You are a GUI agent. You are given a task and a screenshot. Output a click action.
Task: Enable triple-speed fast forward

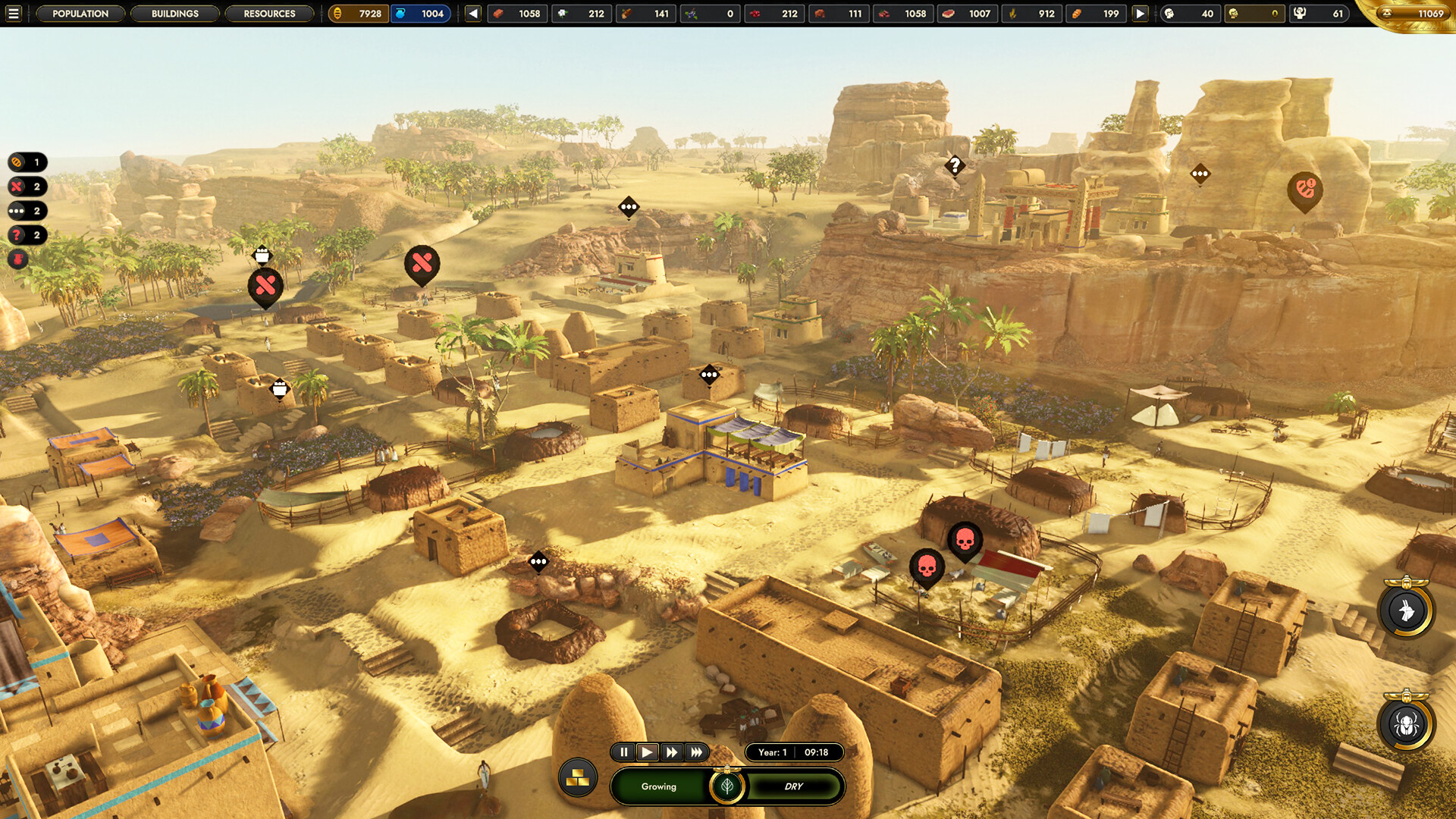(696, 752)
